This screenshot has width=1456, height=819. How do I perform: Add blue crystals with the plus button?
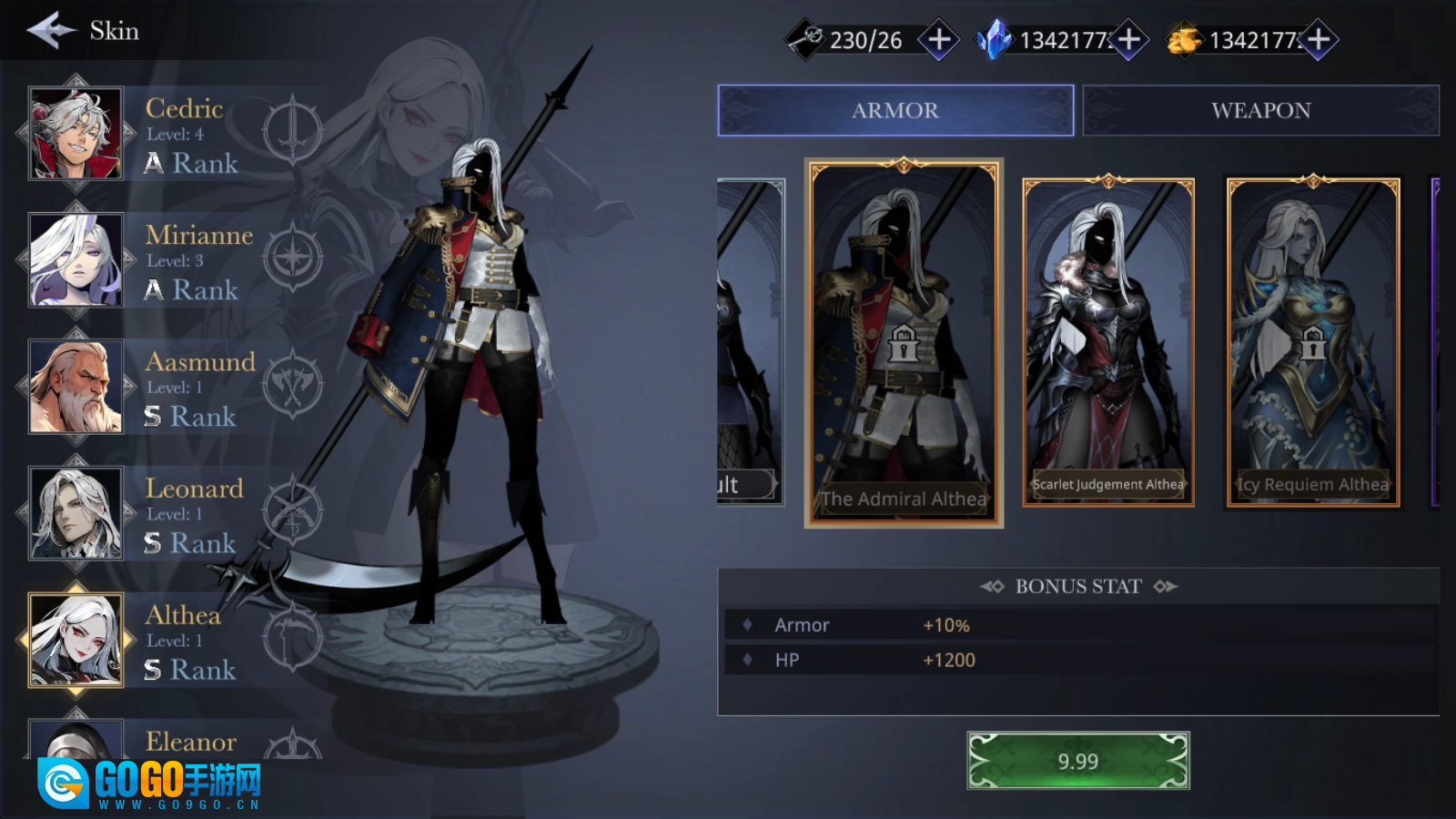pyautogui.click(x=1129, y=40)
